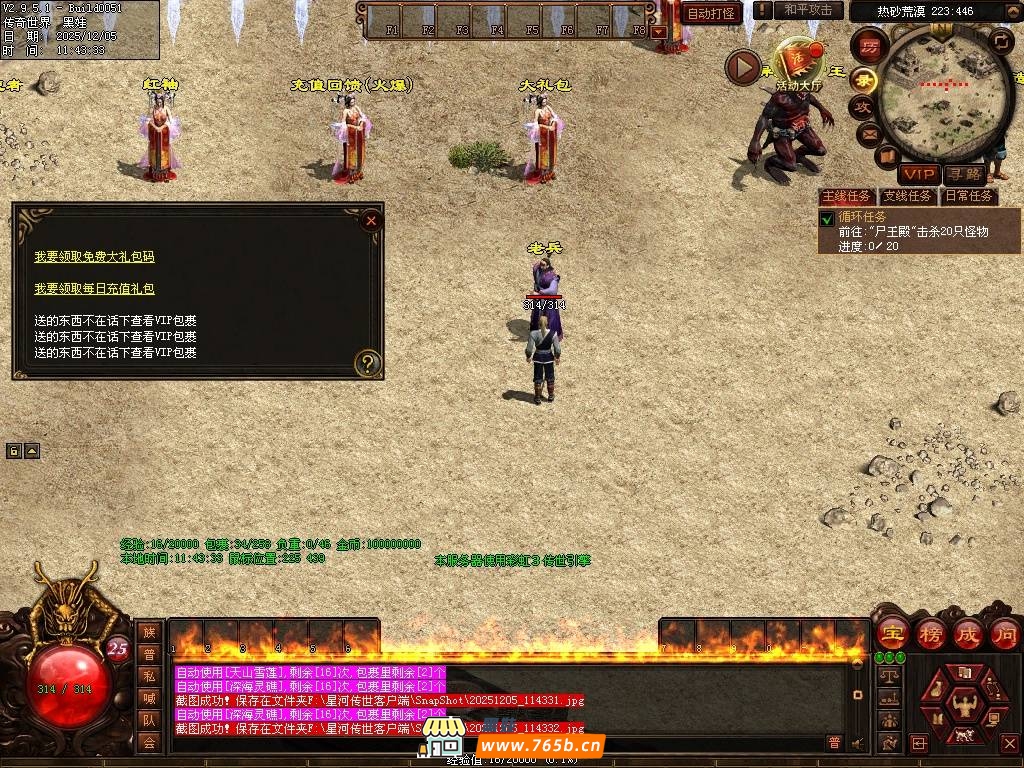Choose the free gift pack code option
This screenshot has width=1024, height=768.
coord(94,257)
